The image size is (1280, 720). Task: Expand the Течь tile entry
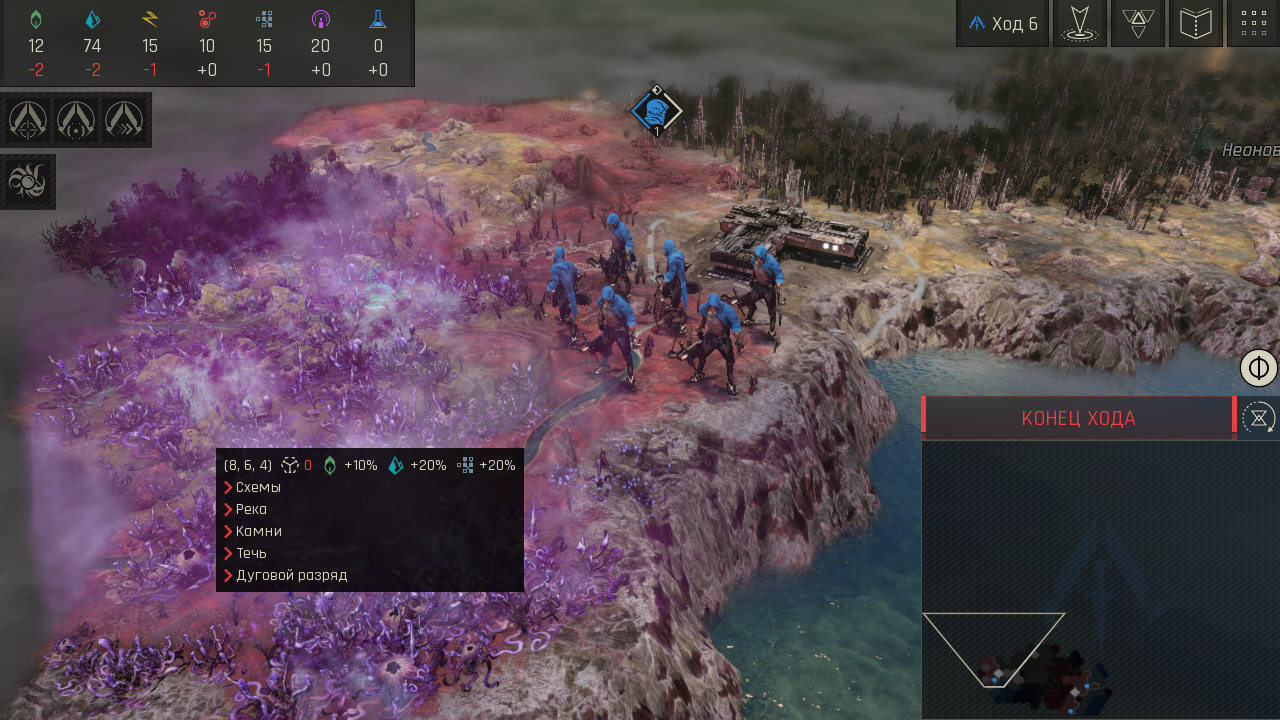(x=250, y=553)
